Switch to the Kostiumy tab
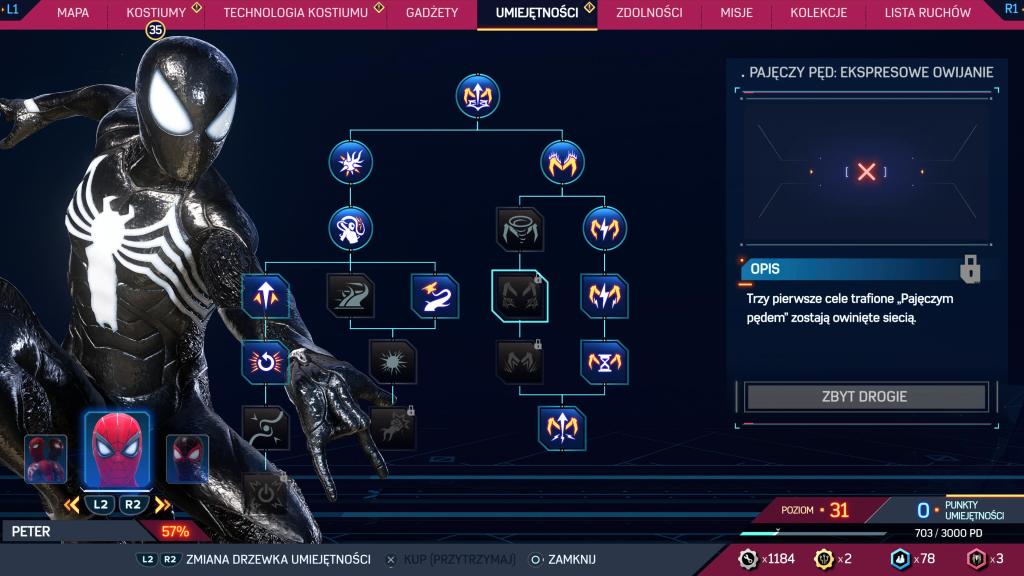Viewport: 1024px width, 576px height. [x=156, y=13]
